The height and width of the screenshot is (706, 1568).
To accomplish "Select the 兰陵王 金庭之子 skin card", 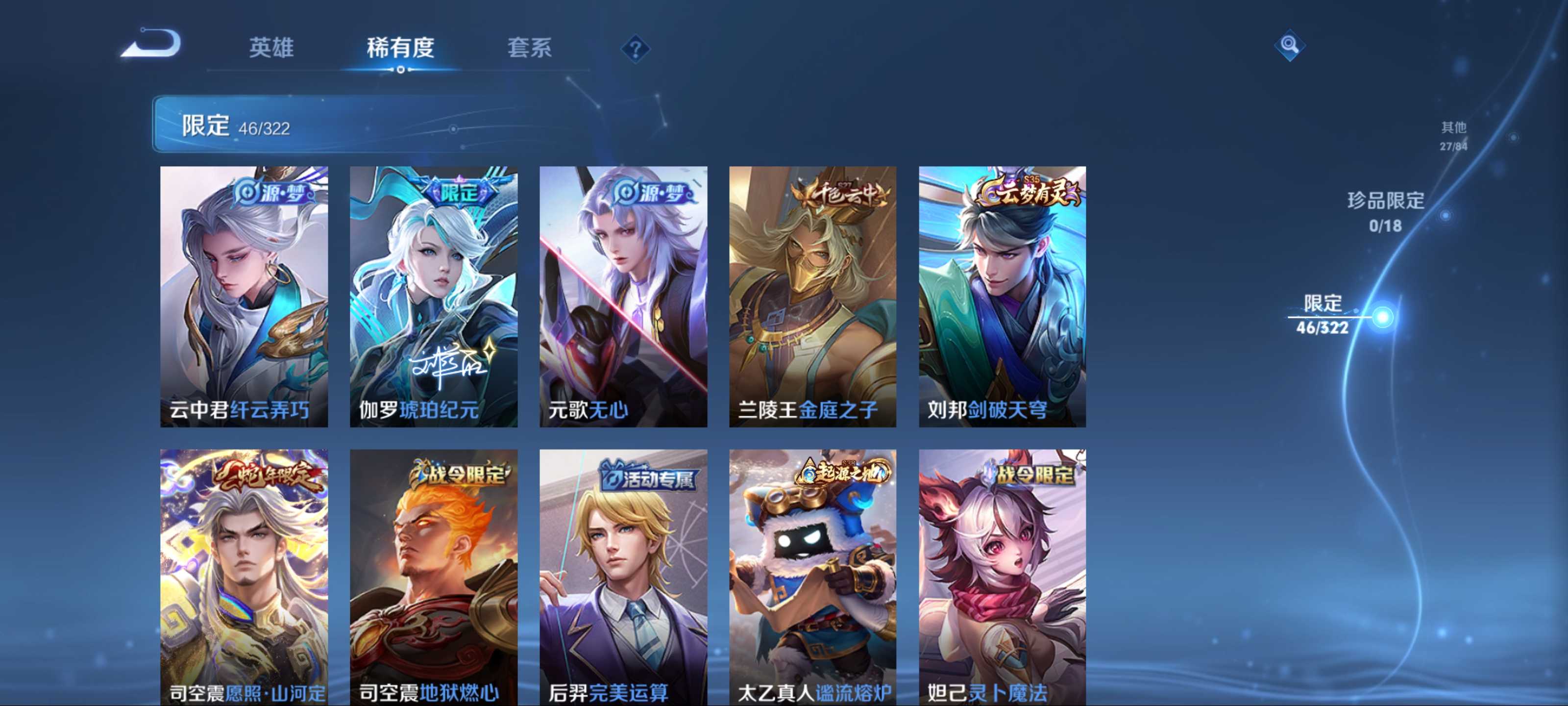I will [x=812, y=297].
